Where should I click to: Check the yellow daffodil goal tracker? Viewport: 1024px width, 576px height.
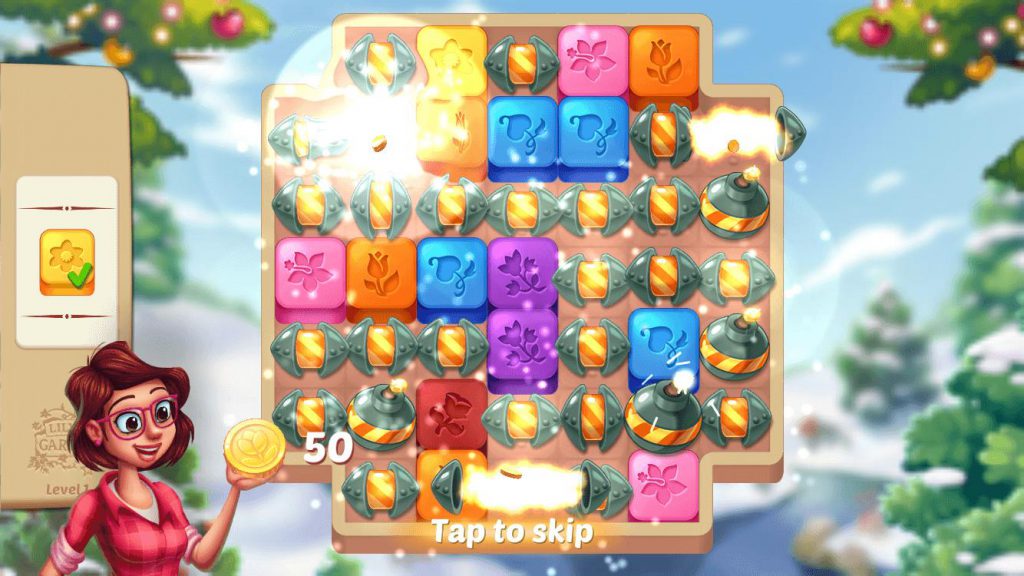pyautogui.click(x=67, y=262)
